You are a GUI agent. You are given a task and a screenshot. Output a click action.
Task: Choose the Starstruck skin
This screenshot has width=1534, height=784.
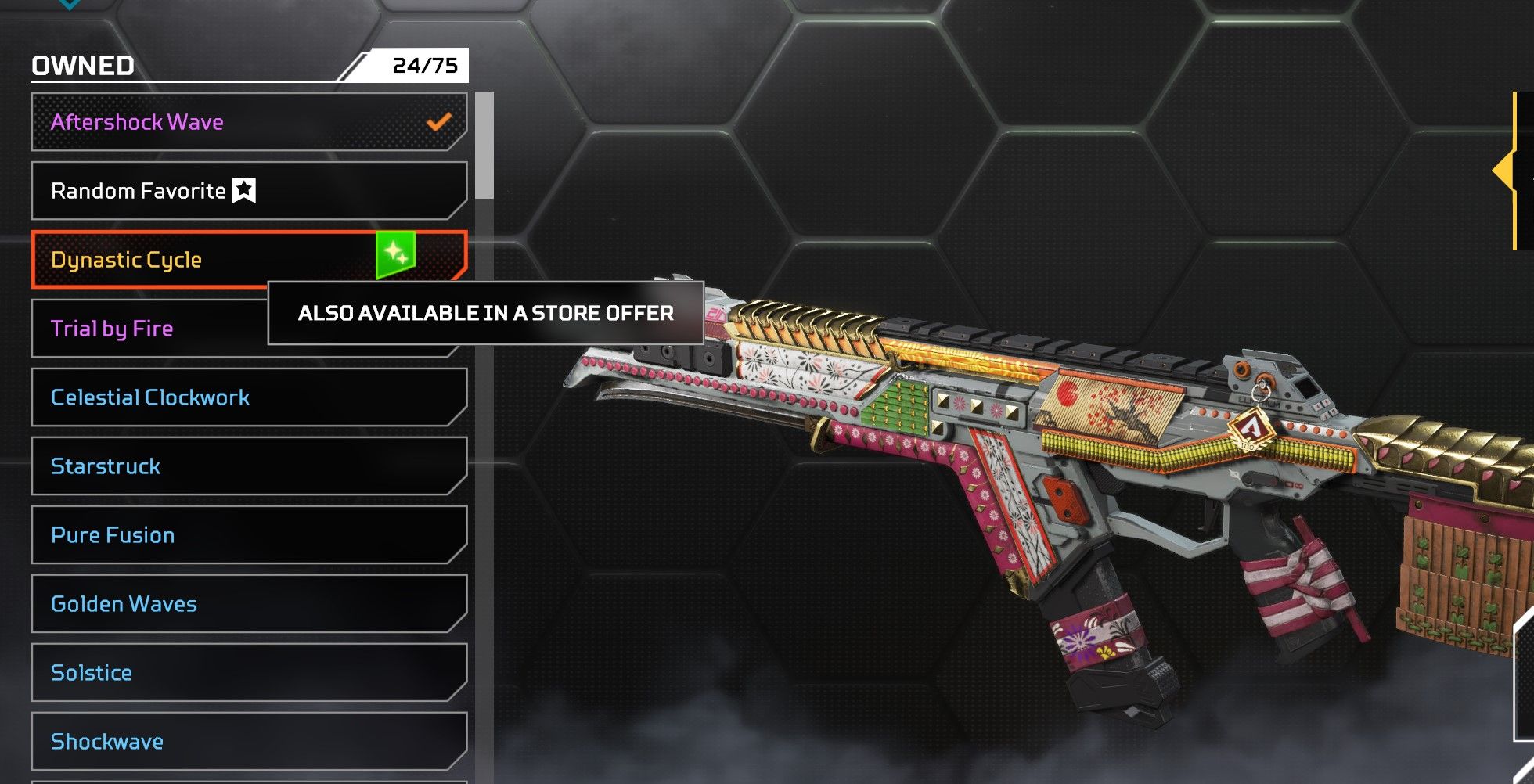click(235, 466)
